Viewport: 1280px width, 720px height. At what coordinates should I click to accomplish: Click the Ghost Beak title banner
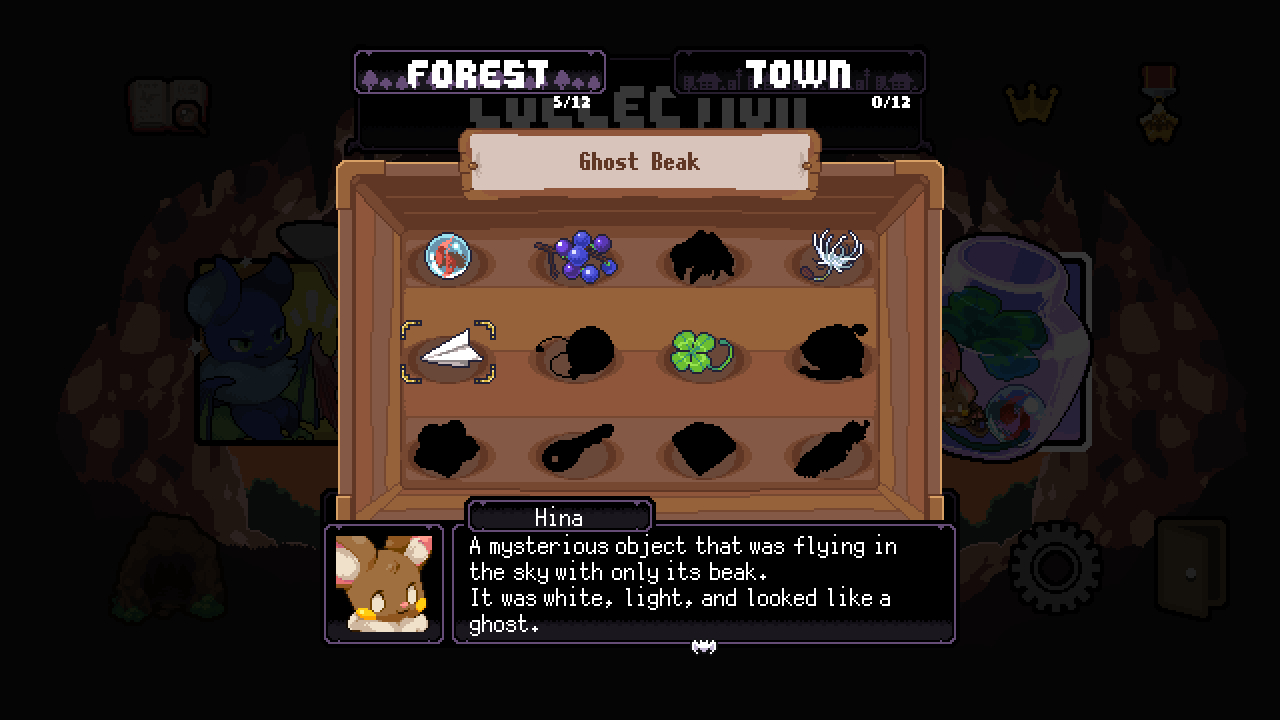pyautogui.click(x=639, y=161)
